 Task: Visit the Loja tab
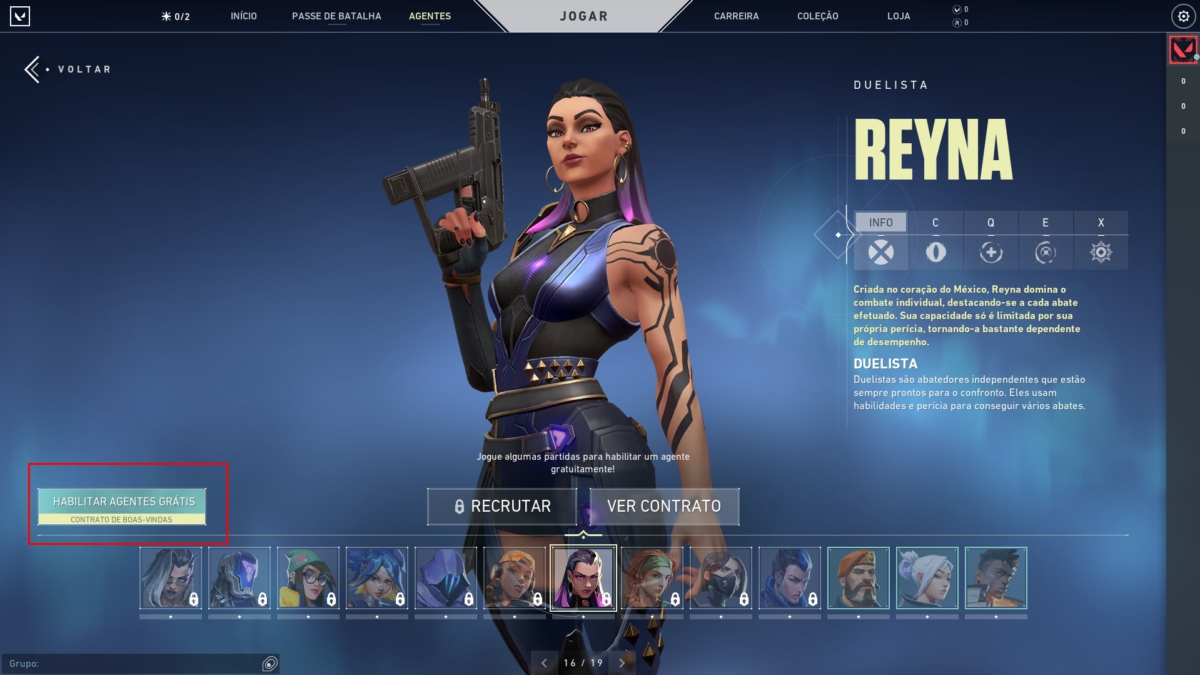point(898,16)
